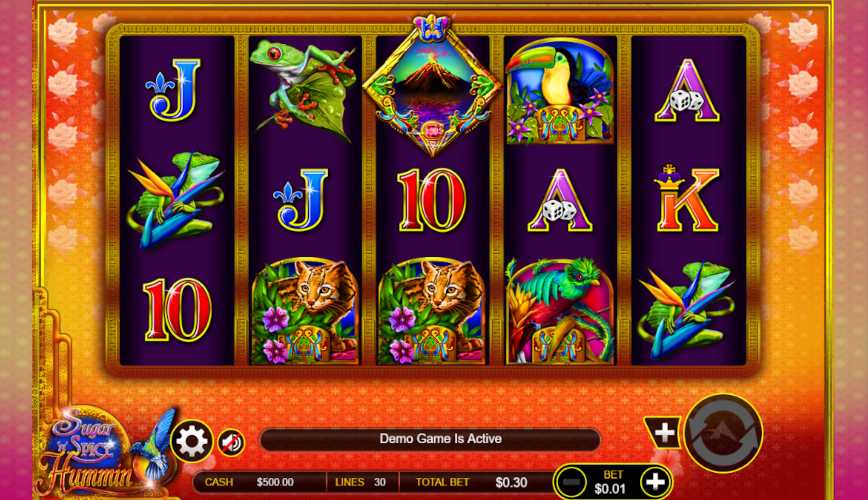
Task: Toggle the sound mute icon
Action: (231, 441)
